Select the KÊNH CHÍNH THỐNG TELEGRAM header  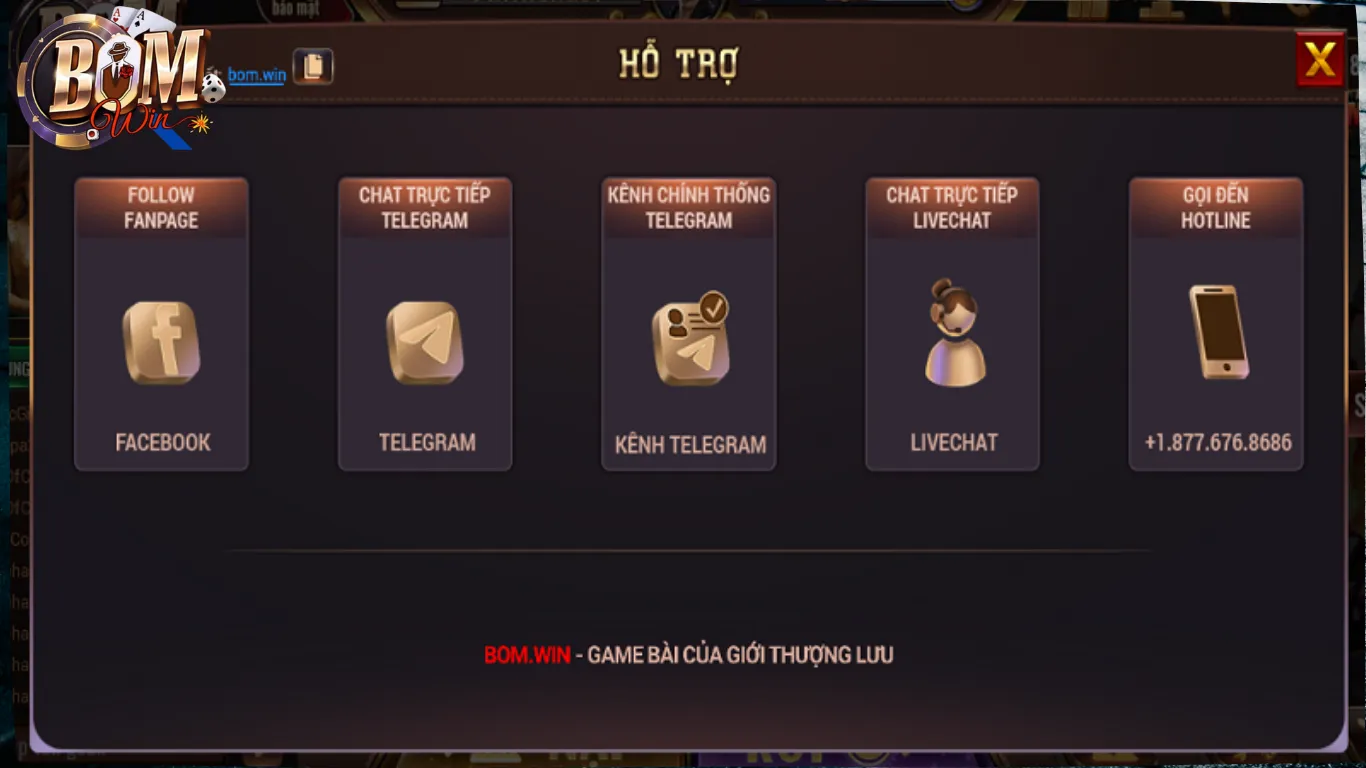(688, 208)
